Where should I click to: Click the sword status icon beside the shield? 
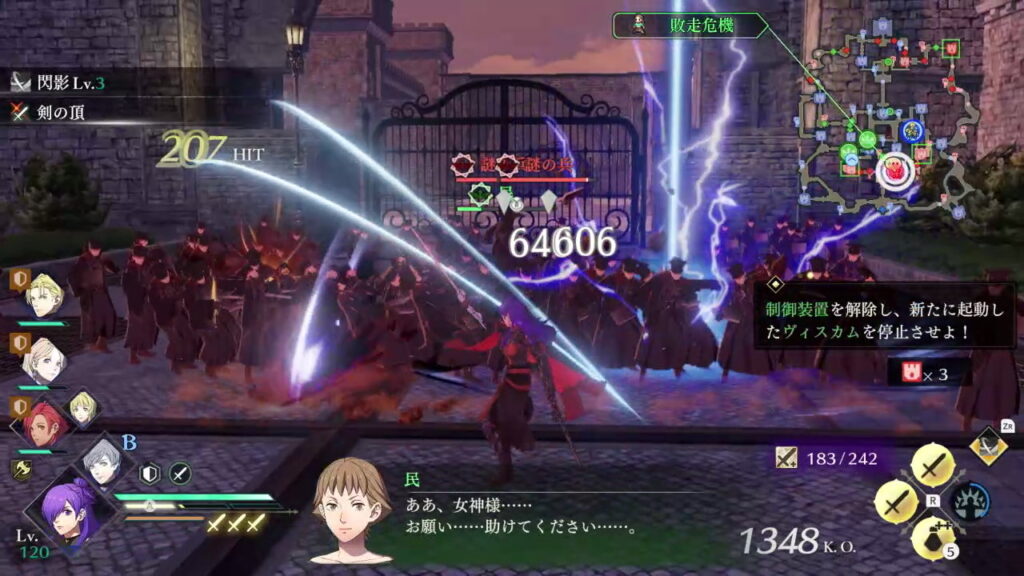pos(179,474)
